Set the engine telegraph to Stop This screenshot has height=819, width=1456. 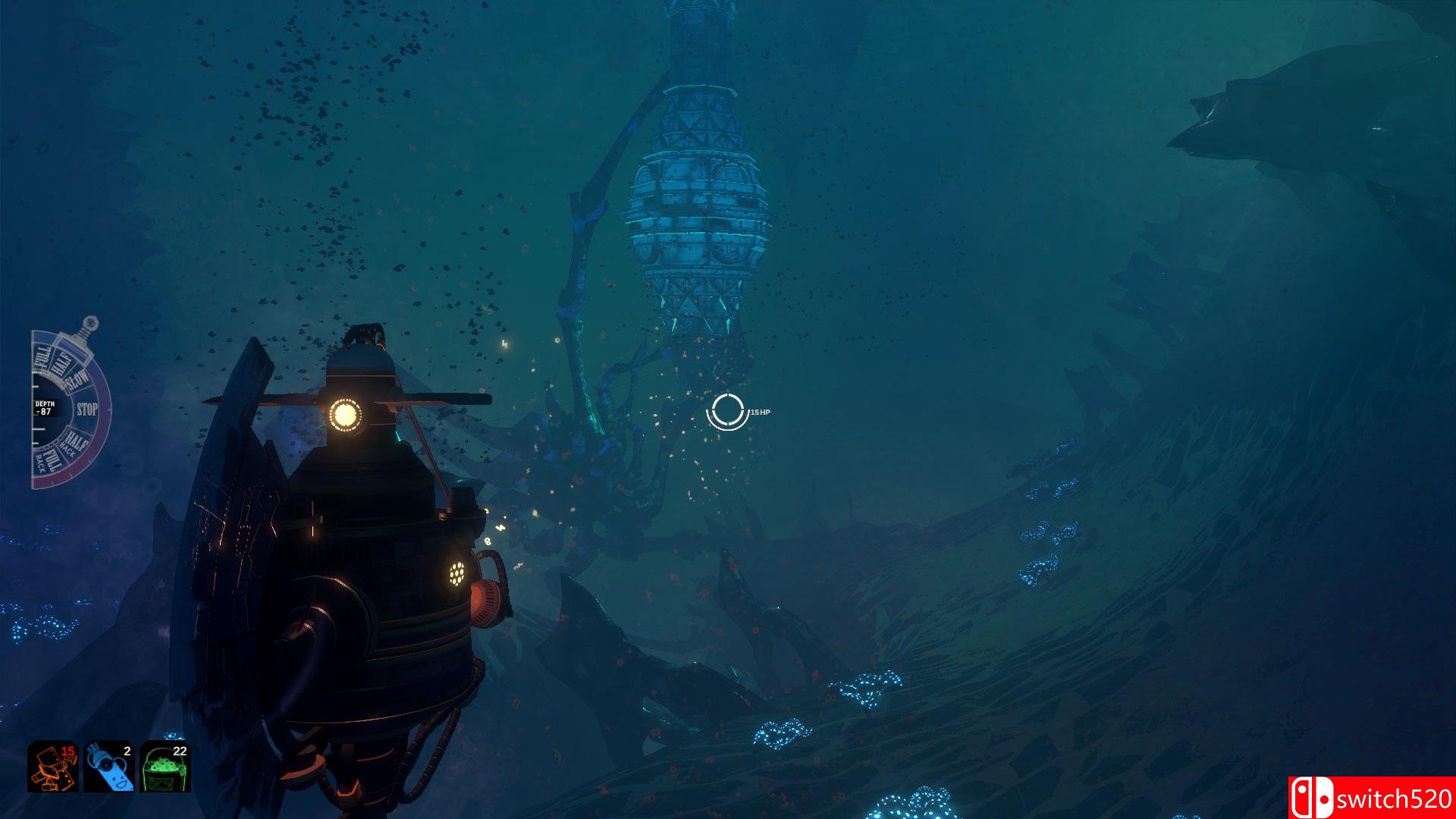[x=87, y=409]
